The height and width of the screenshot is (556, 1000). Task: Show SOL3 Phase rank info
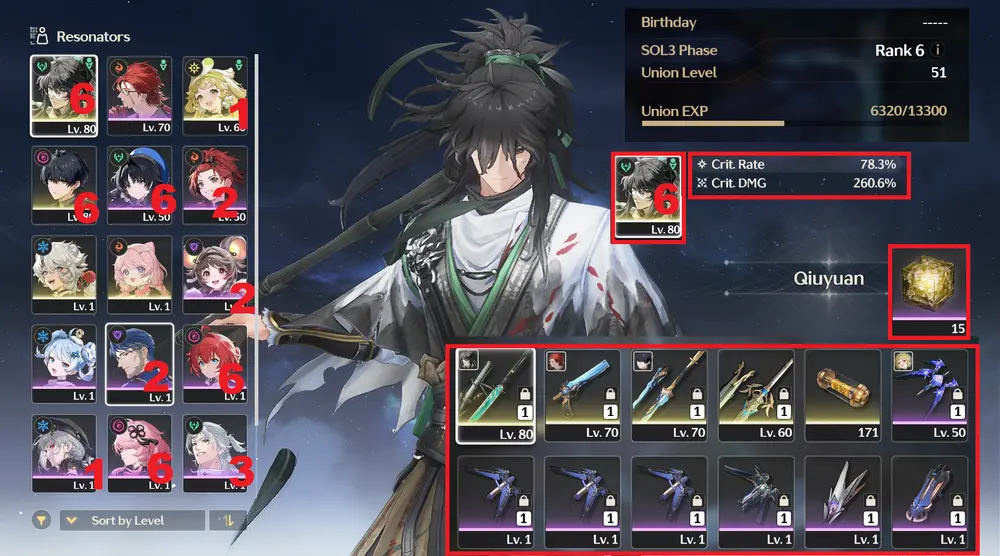[938, 50]
